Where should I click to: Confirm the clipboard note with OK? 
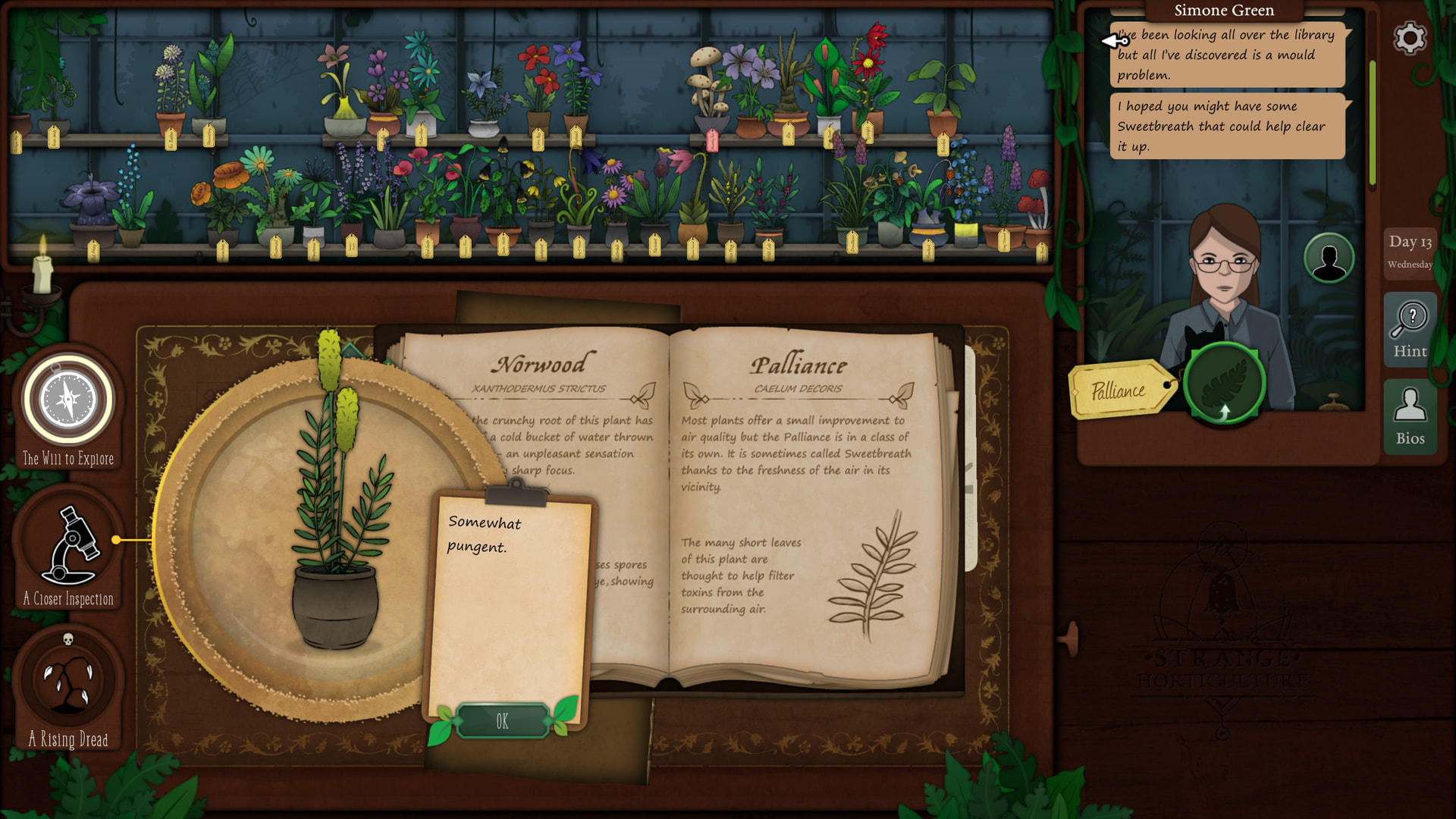click(502, 721)
